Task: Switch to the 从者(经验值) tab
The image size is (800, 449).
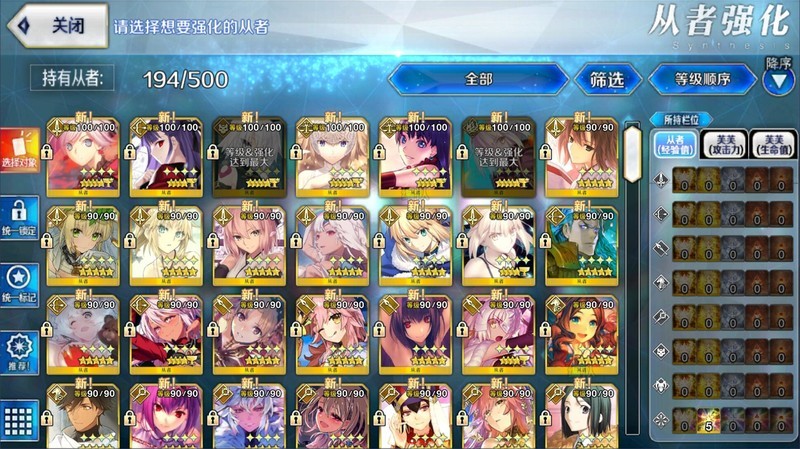Action: [x=674, y=145]
